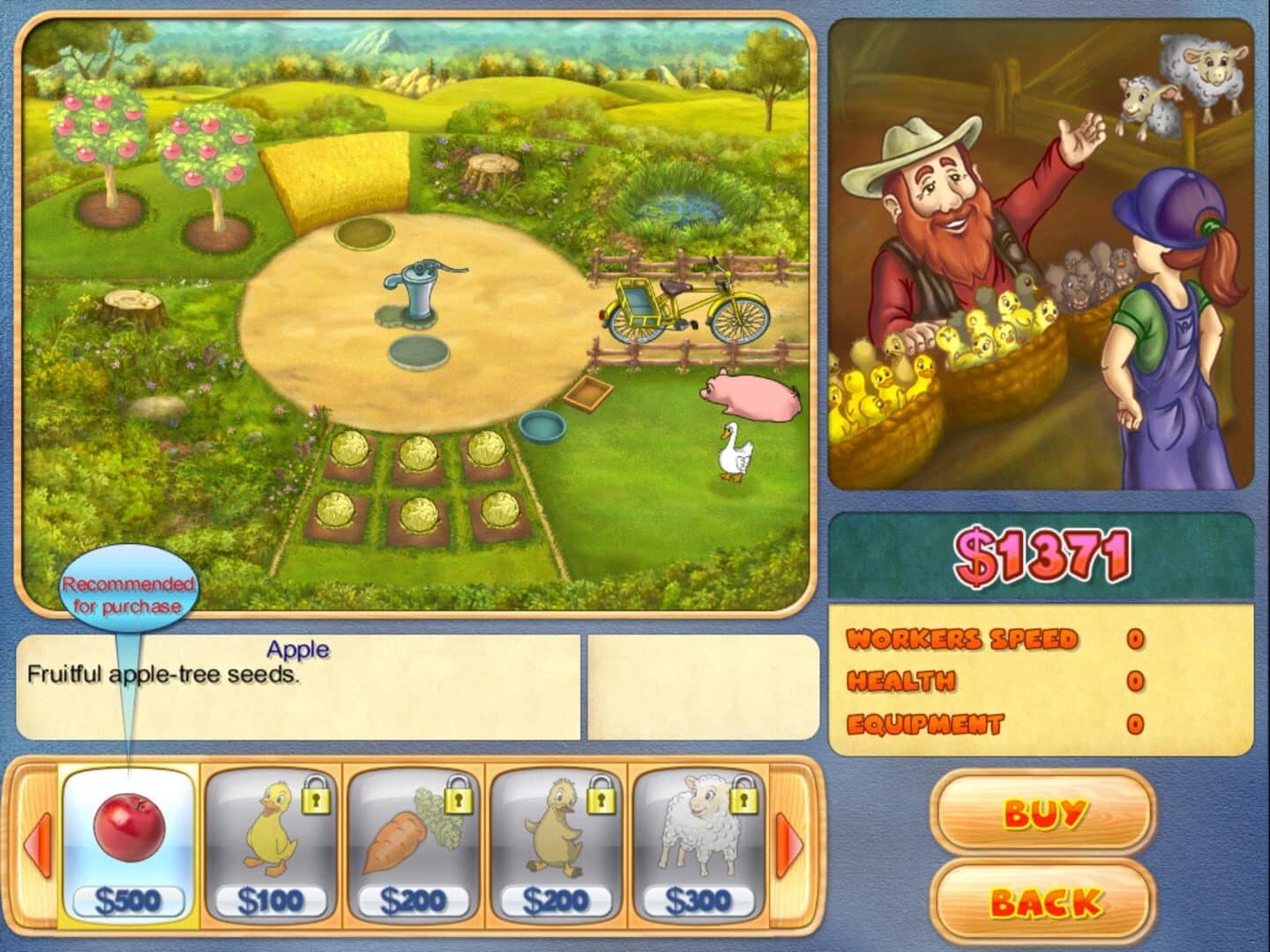Click the $500 price tag under the apple
1270x952 pixels.
129,897
